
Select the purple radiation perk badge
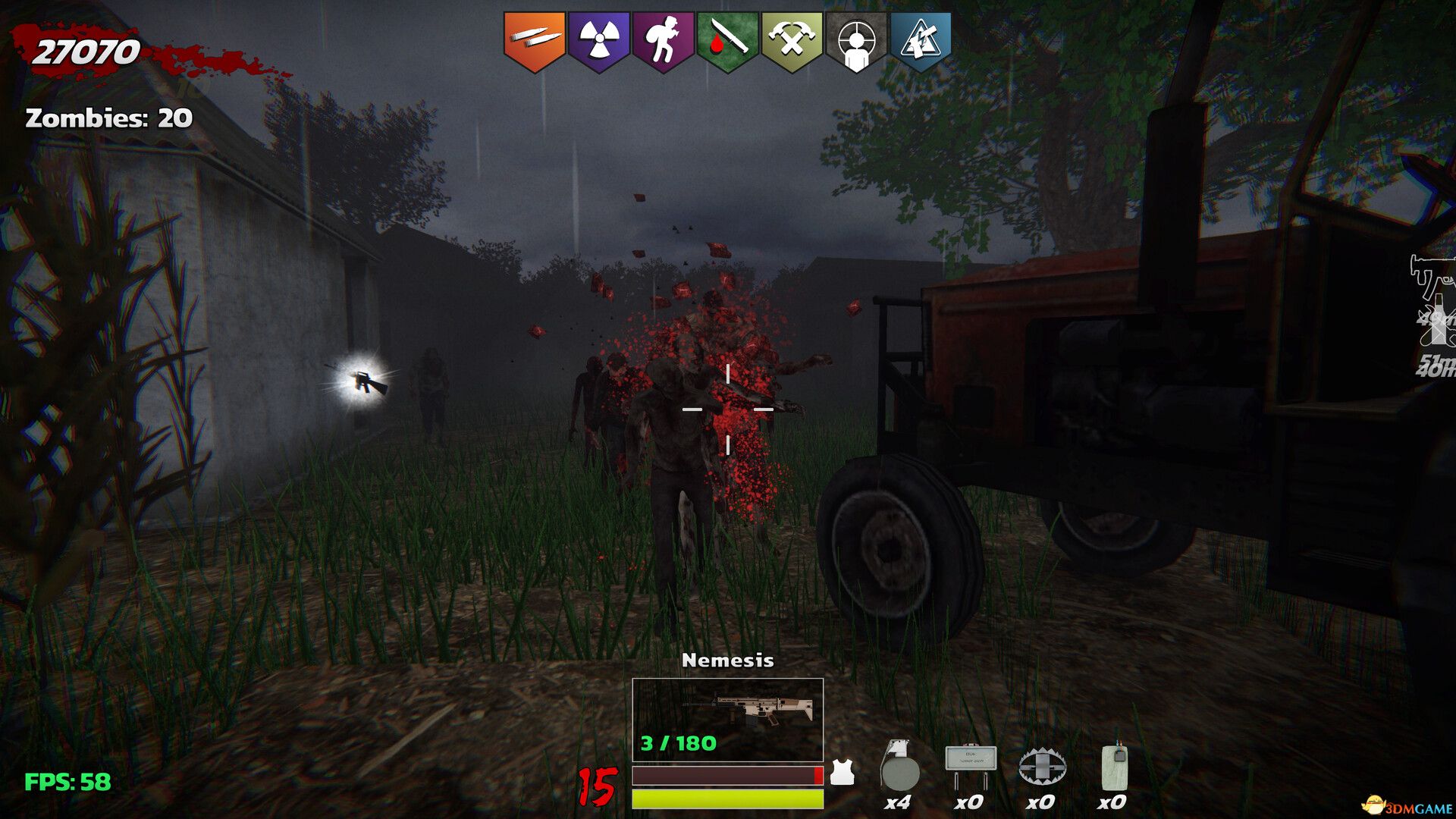pyautogui.click(x=599, y=40)
